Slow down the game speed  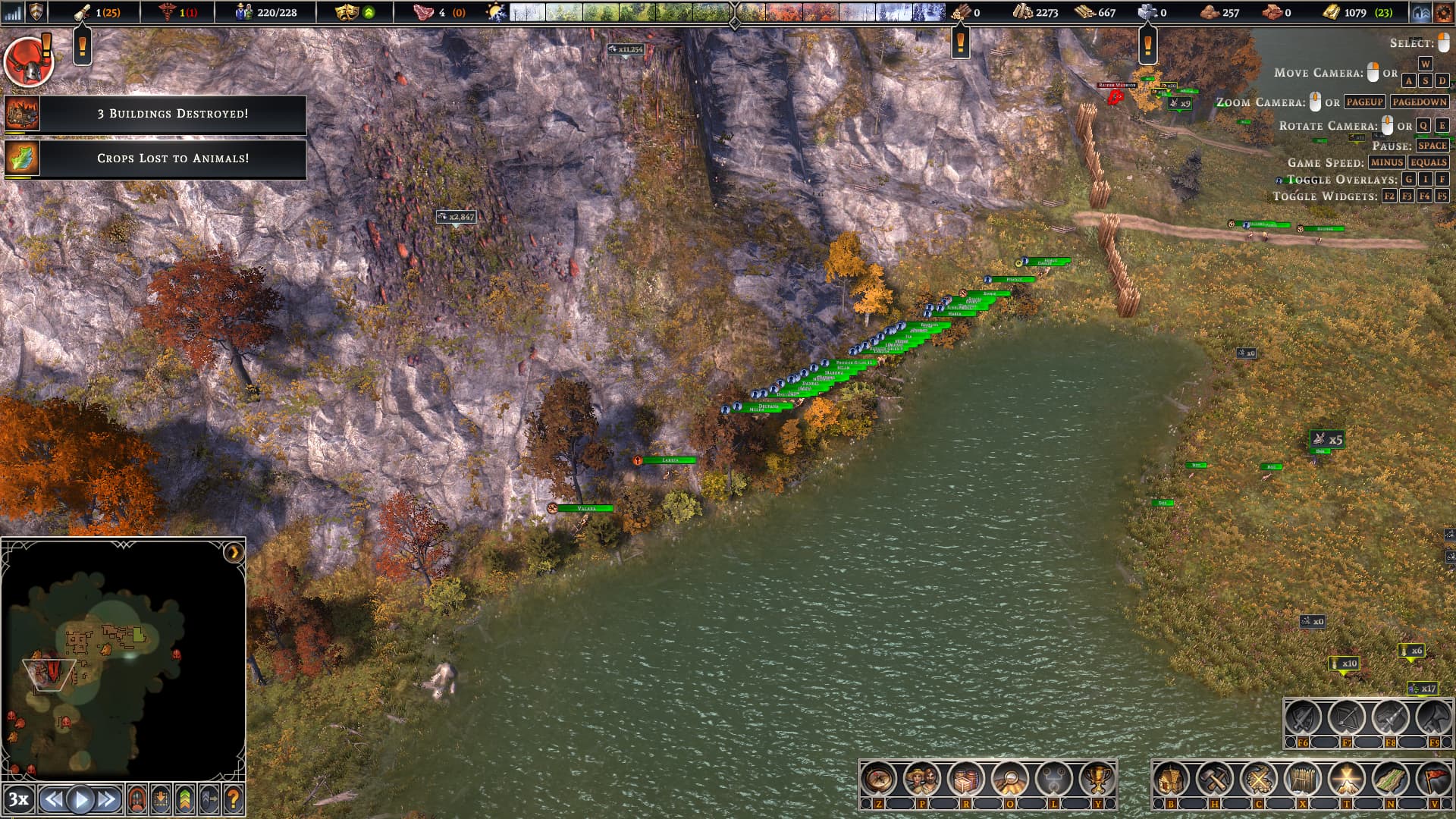(53, 799)
